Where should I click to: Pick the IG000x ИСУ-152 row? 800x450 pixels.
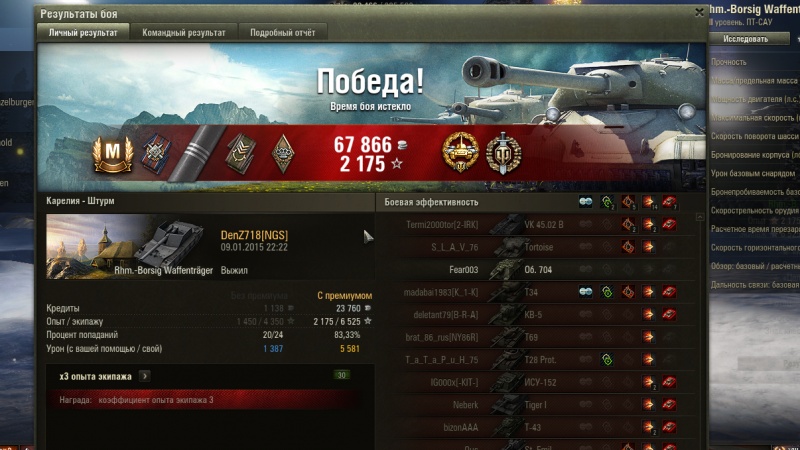[x=538, y=382]
